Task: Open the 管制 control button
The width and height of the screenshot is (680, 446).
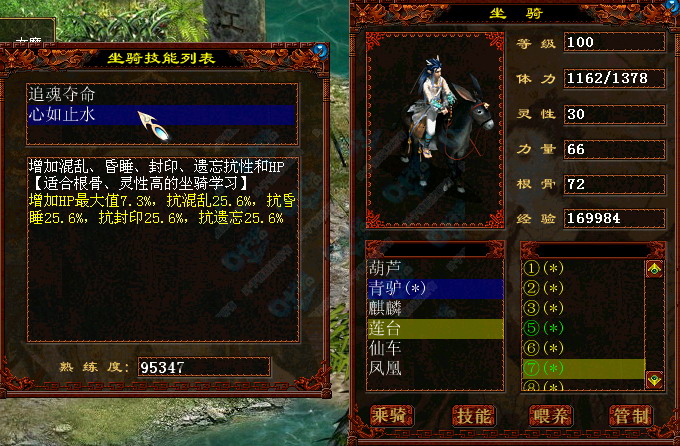Action: pos(631,415)
